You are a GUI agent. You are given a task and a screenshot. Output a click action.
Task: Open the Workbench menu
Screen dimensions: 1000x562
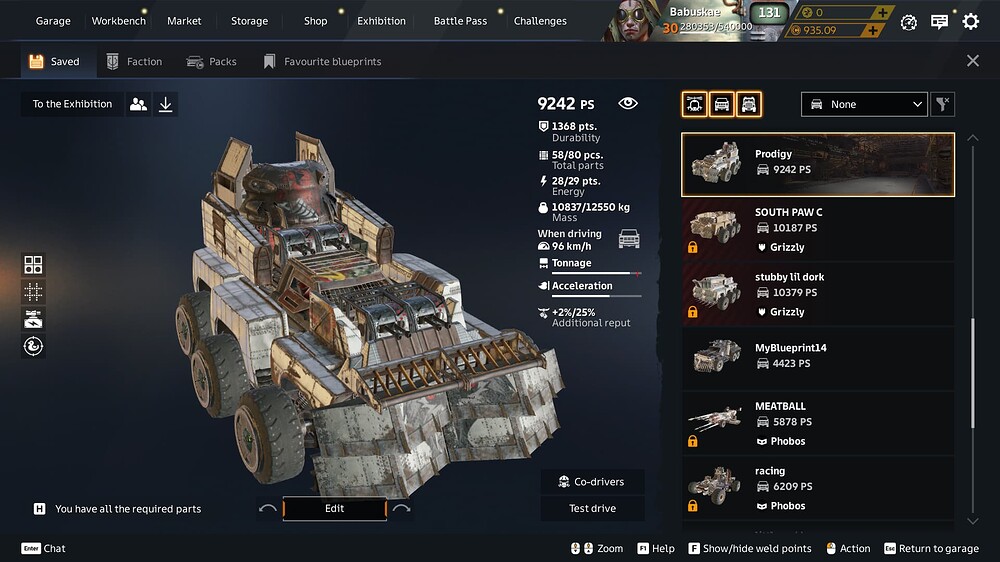coord(118,21)
